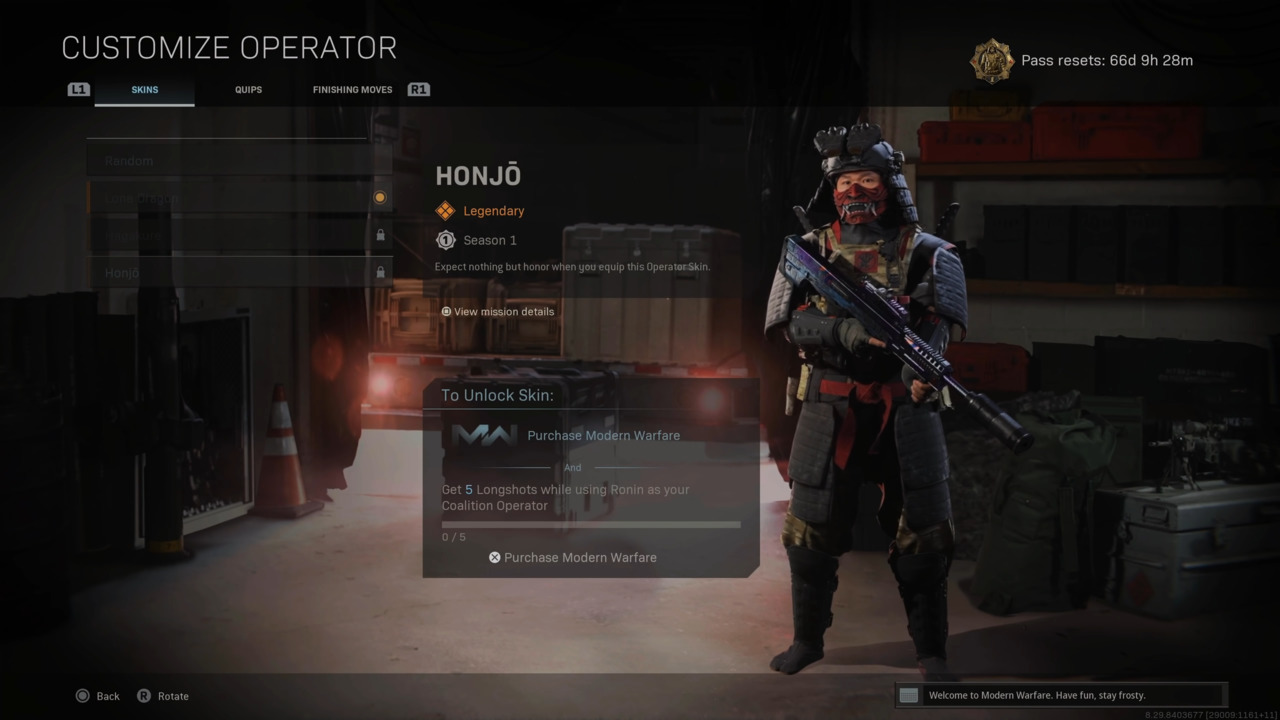Image resolution: width=1280 pixels, height=720 pixels.
Task: Equip the Lone Dragon skin
Action: point(200,197)
